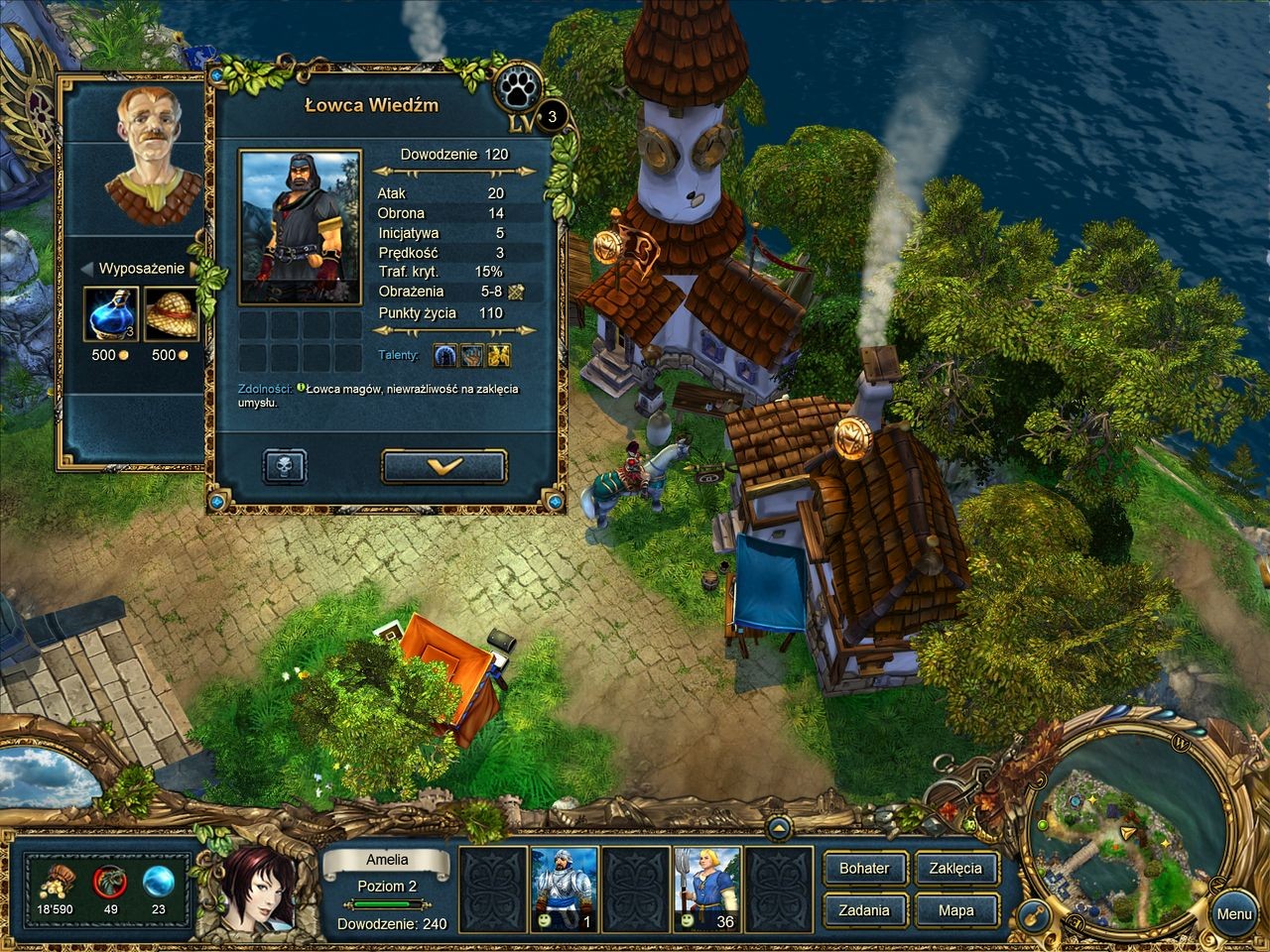Open the Zaklęcia spellbook
The height and width of the screenshot is (952, 1270).
(x=955, y=869)
